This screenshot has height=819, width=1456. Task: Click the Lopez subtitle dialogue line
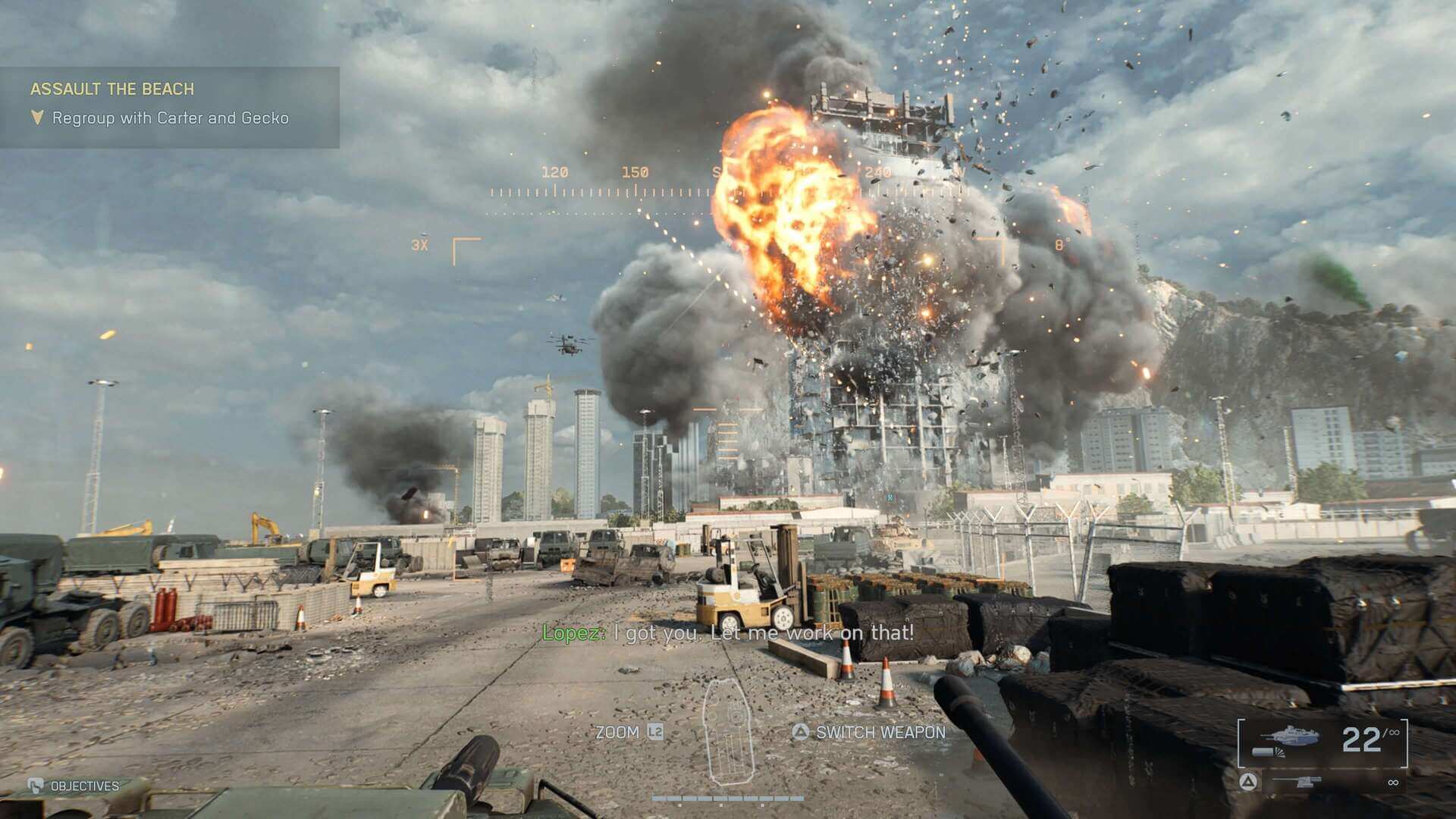(728, 632)
